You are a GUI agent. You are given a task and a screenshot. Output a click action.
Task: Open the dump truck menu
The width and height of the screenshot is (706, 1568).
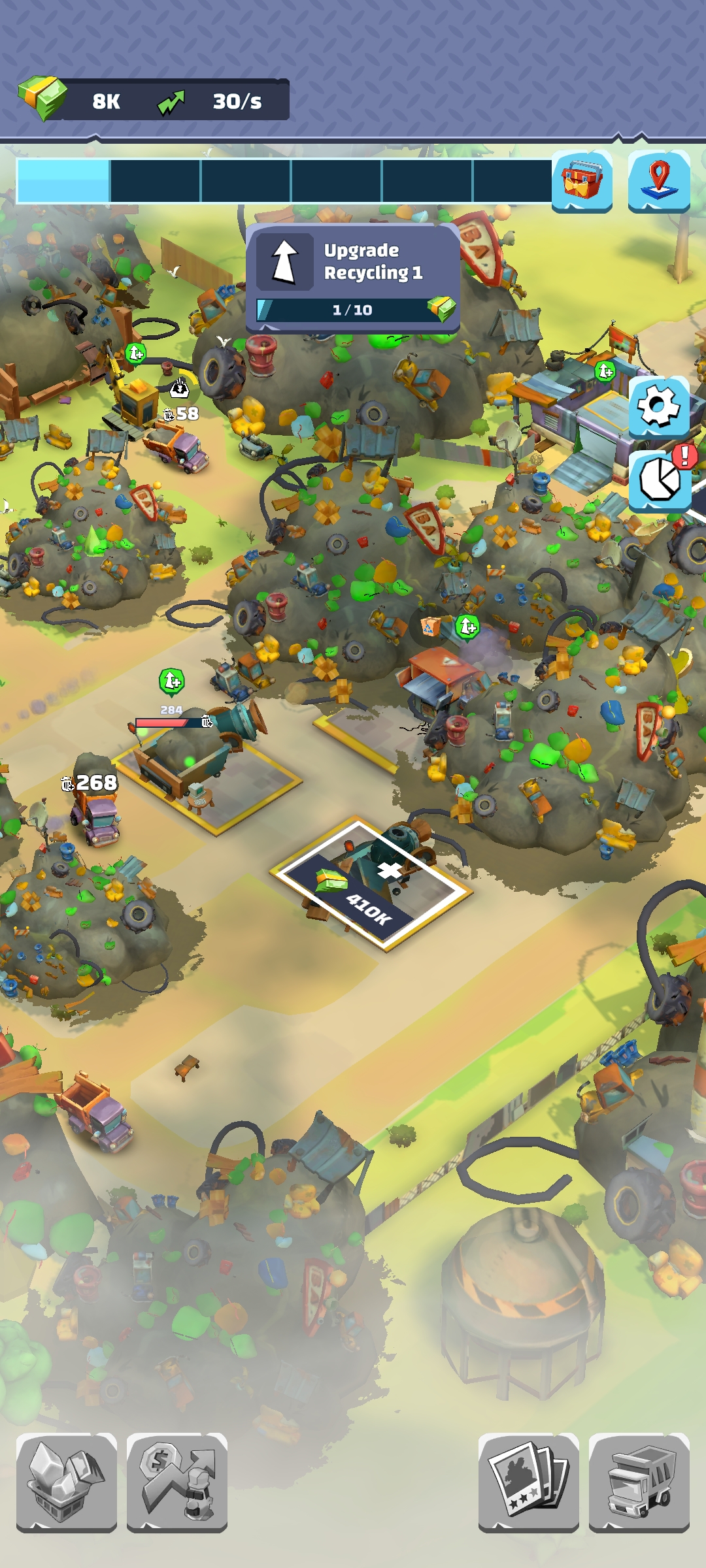[x=639, y=1482]
